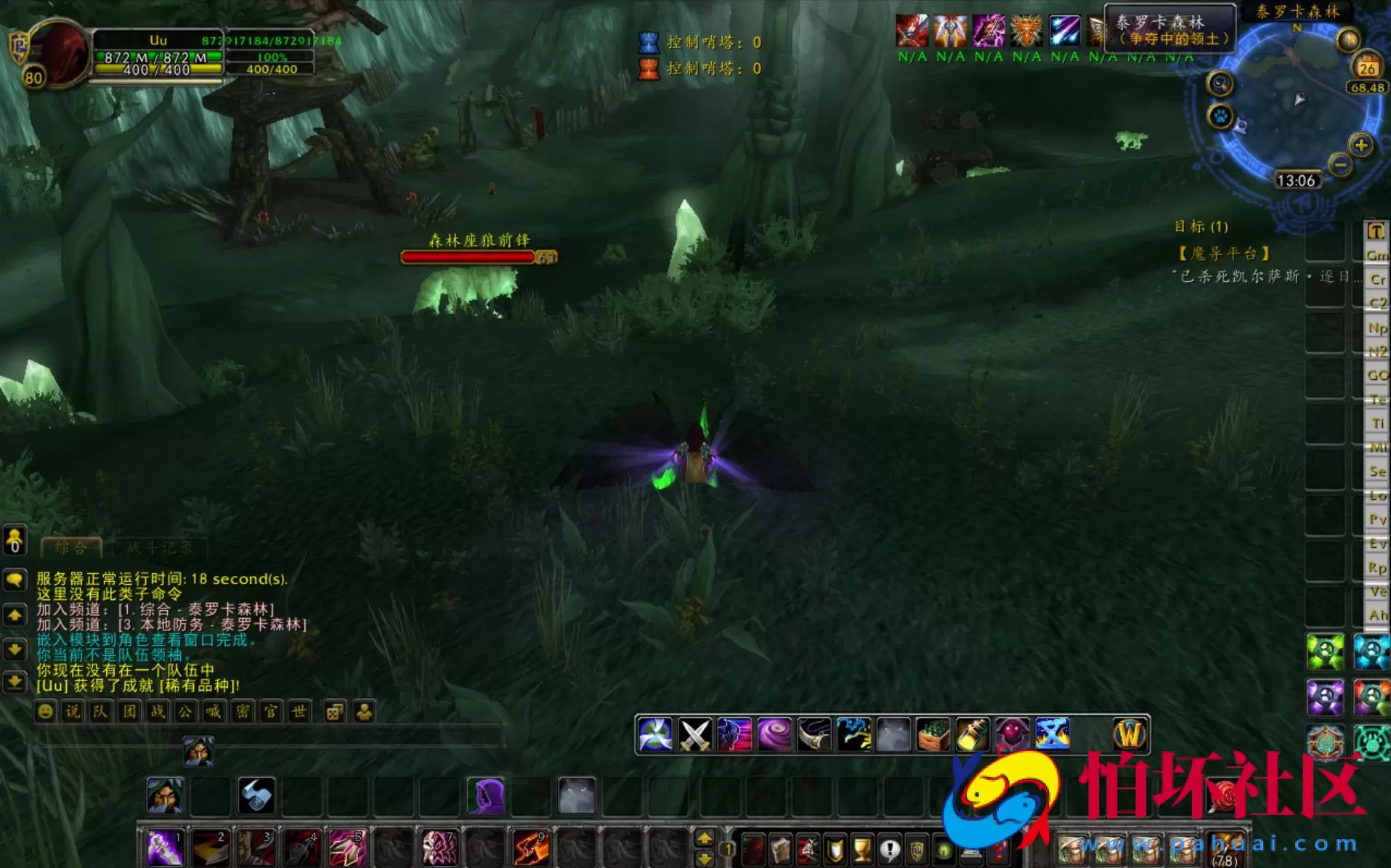Click the action bar page-up arrow
This screenshot has width=1391, height=868.
pyautogui.click(x=703, y=837)
